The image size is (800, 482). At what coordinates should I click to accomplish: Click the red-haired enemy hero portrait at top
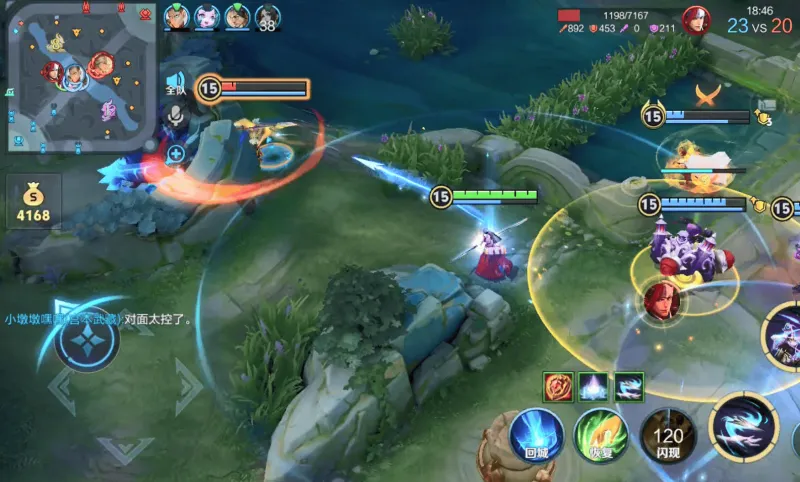695,20
